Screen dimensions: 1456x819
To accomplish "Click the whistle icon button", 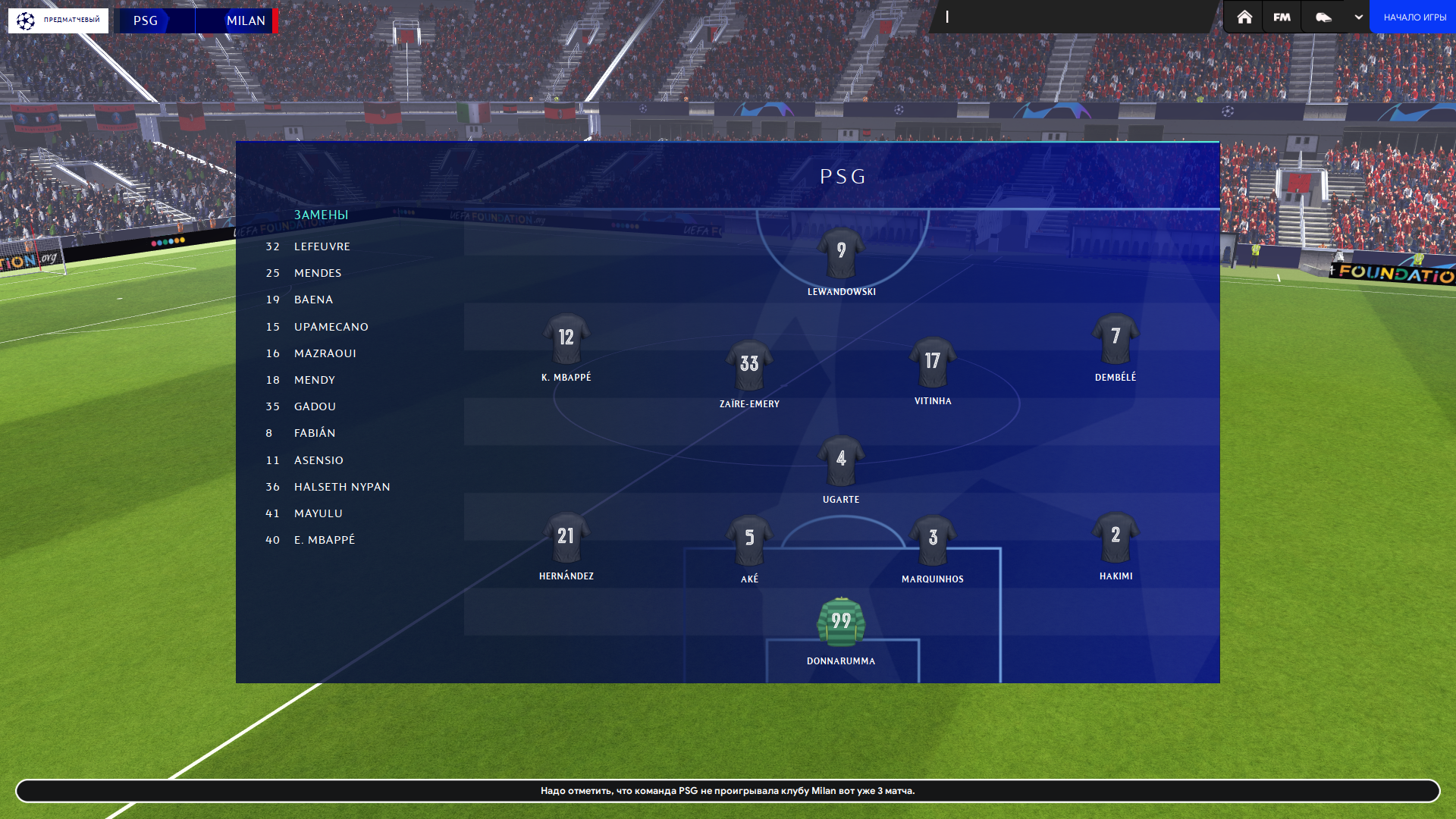I will [x=1323, y=17].
